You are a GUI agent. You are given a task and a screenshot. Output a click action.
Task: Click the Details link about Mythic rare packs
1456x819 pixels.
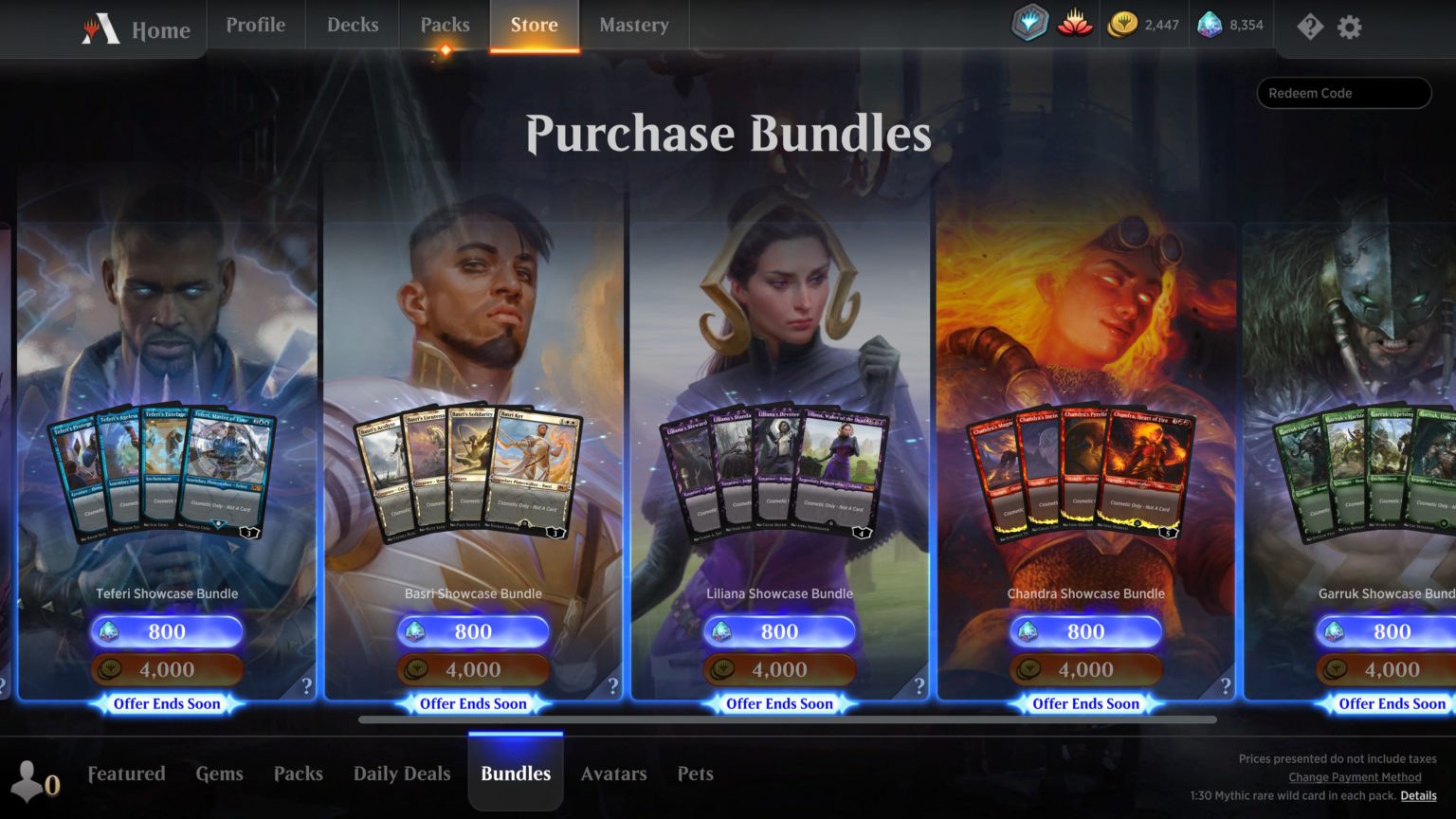1417,796
